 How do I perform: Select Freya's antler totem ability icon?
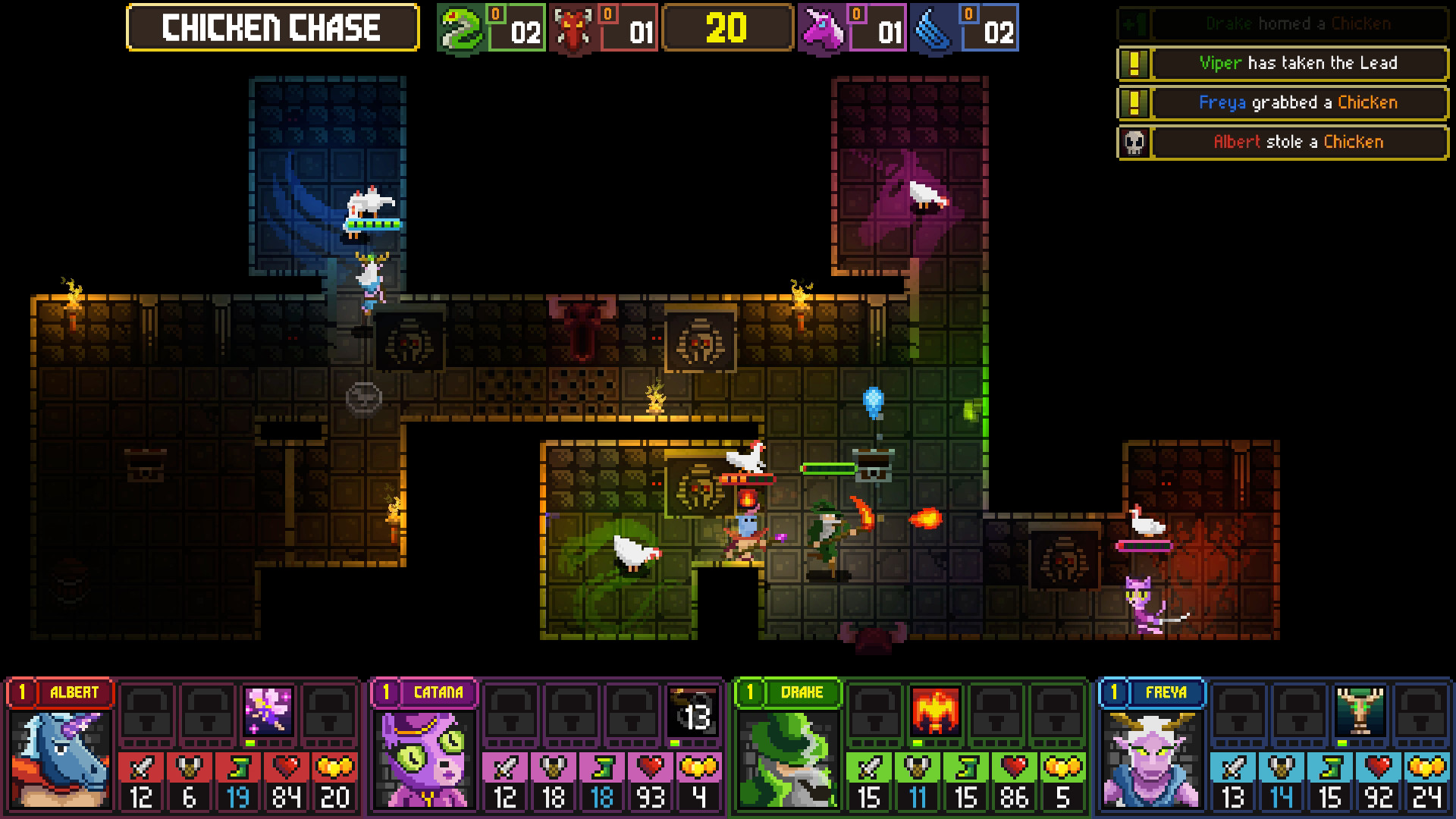(x=1360, y=711)
